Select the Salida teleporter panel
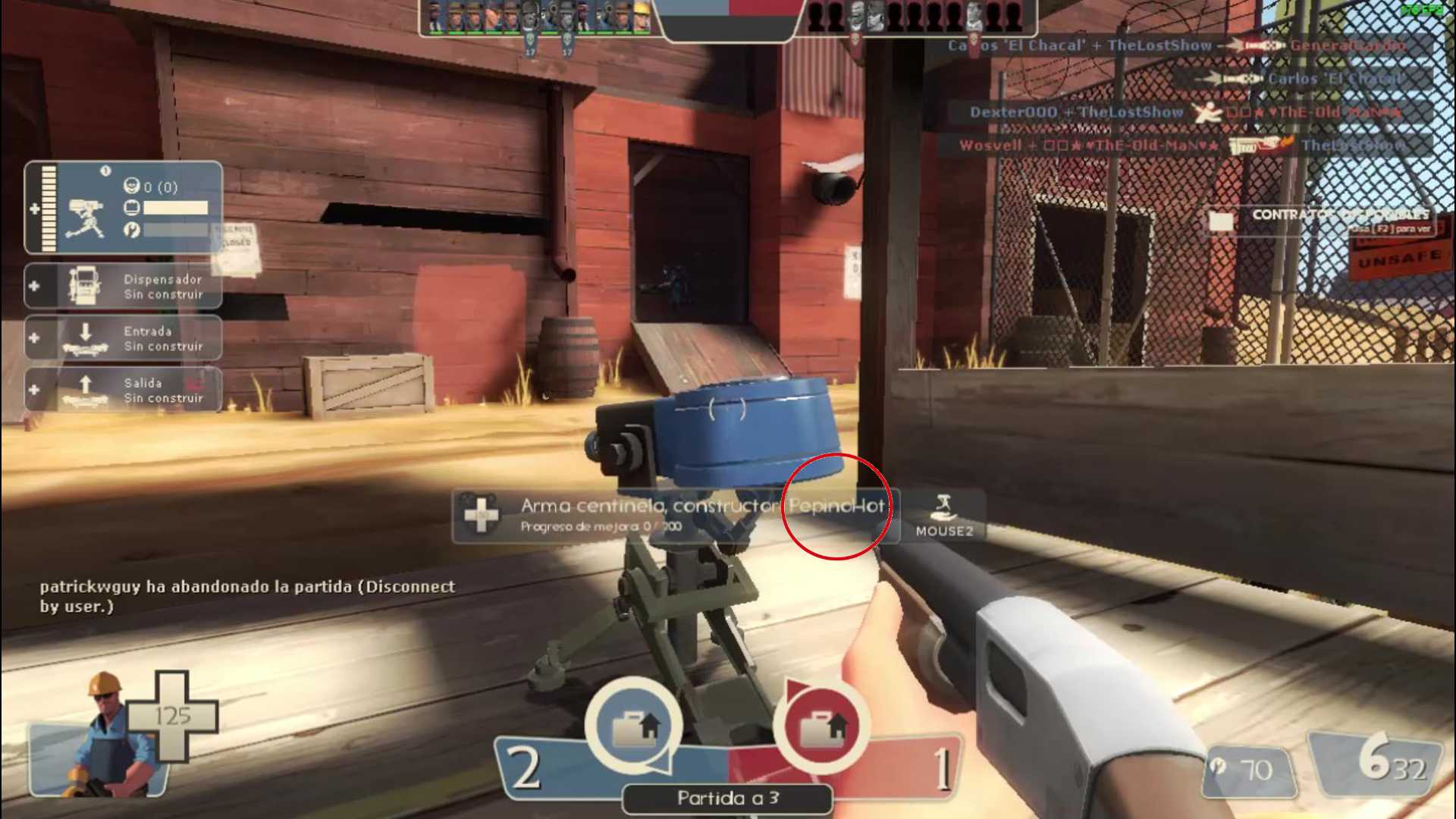The height and width of the screenshot is (819, 1456). click(124, 390)
